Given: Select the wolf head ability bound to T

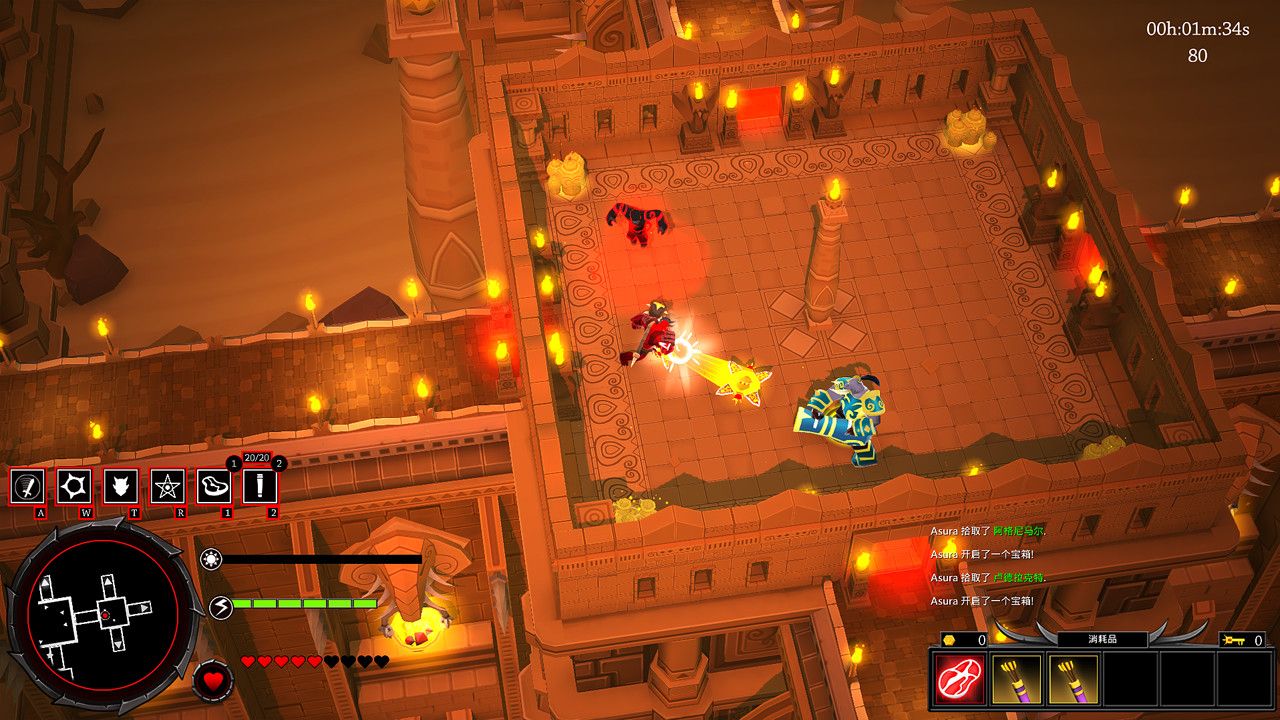Looking at the screenshot, I should (x=123, y=487).
